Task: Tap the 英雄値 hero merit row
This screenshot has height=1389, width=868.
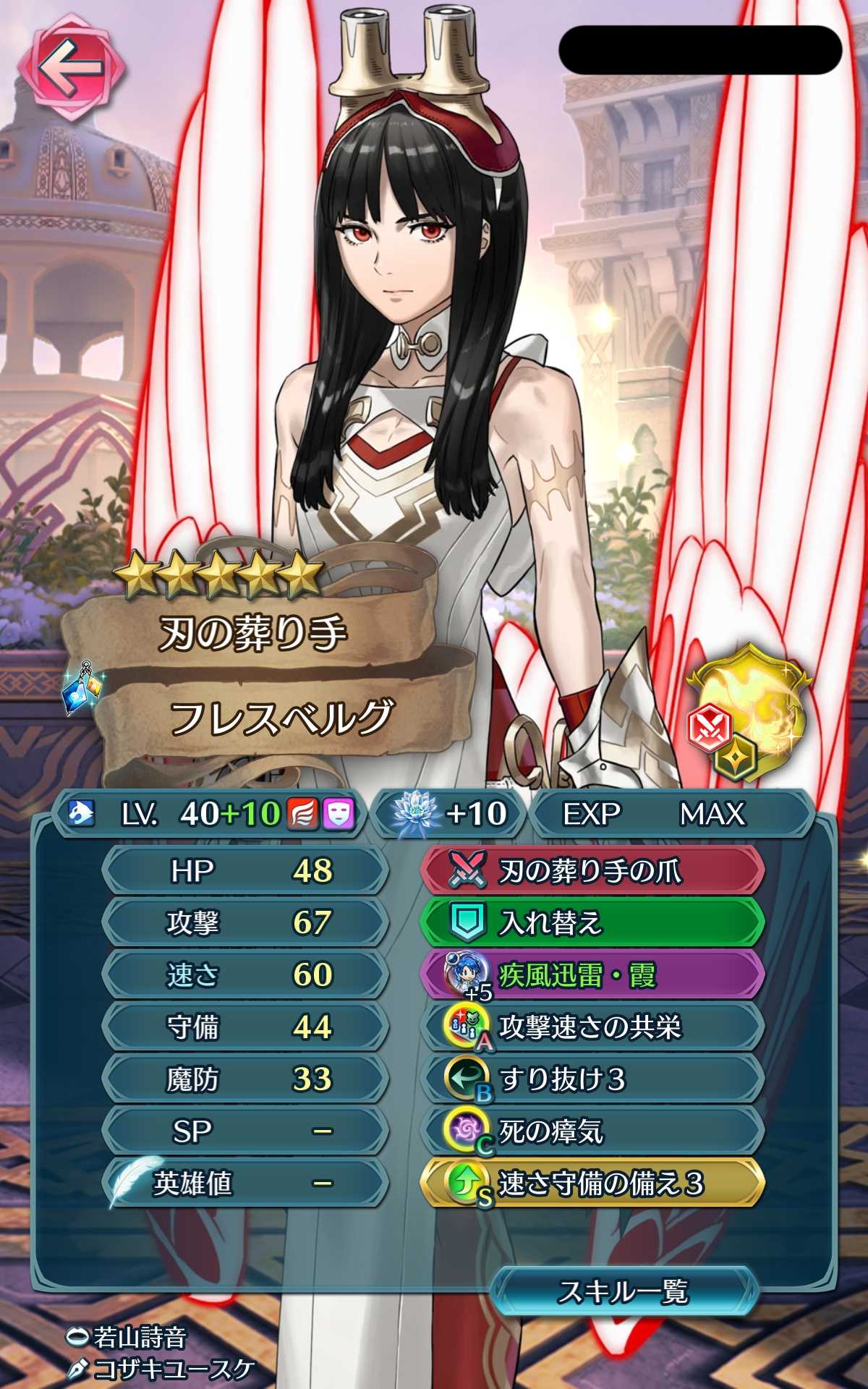Action: pyautogui.click(x=244, y=1184)
